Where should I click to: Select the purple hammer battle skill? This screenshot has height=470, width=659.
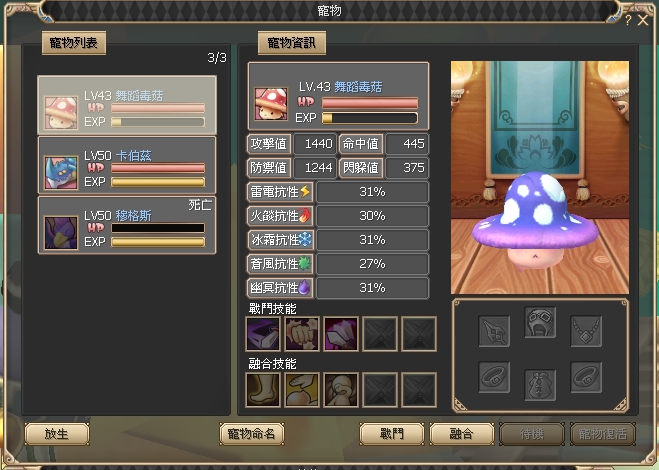(341, 334)
